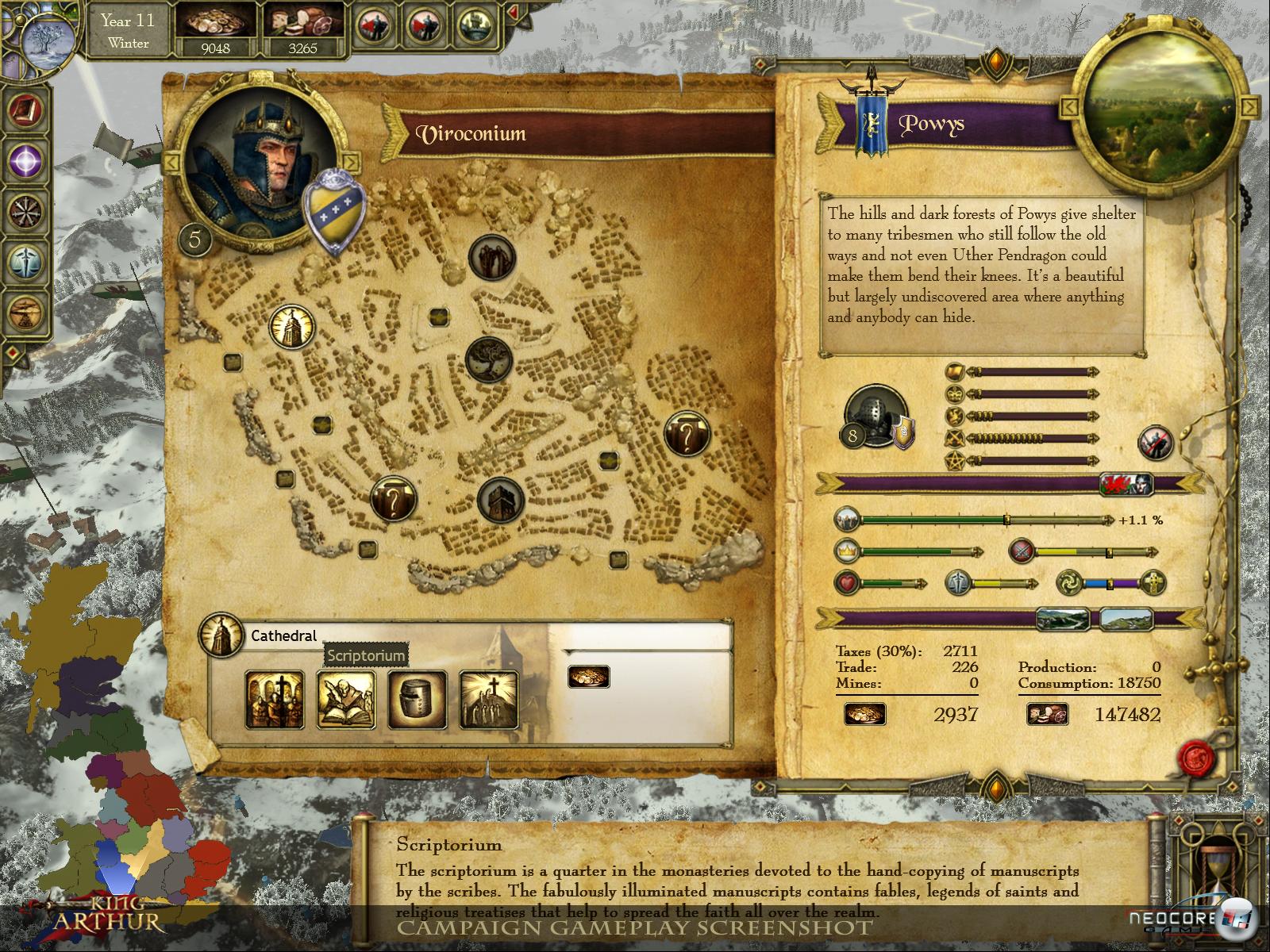
Task: Click the stronghold icon in top bar
Action: [476, 26]
